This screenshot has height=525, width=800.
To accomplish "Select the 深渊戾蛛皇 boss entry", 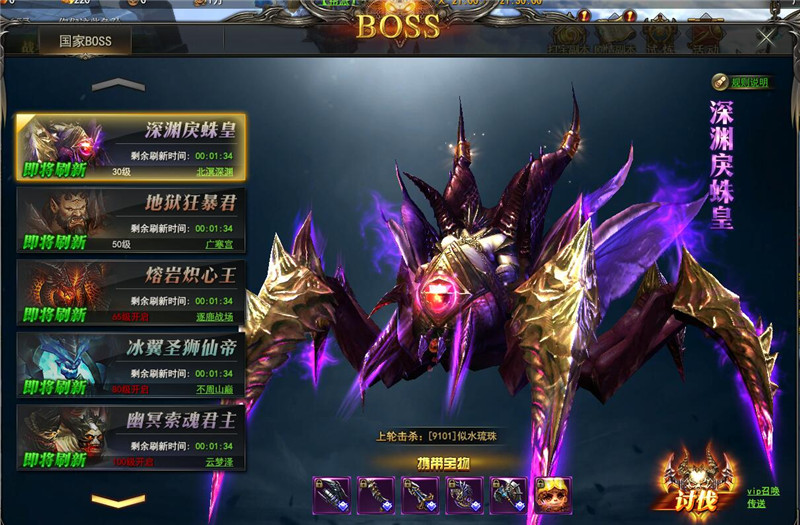I will [x=130, y=147].
